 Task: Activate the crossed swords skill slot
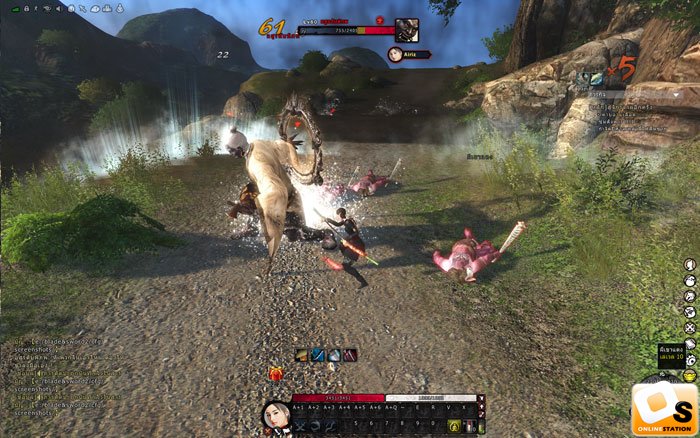pyautogui.click(x=300, y=427)
